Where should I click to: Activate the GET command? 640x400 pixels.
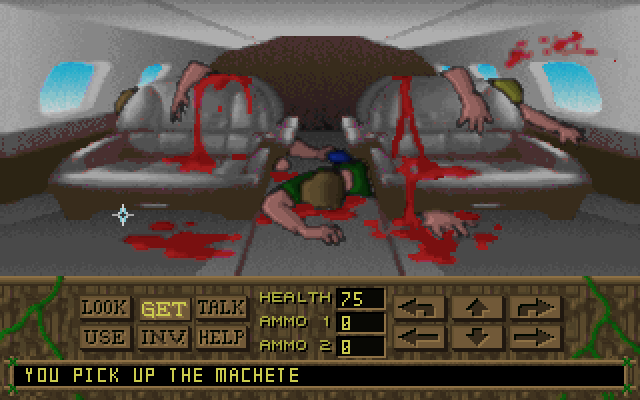[x=163, y=308]
